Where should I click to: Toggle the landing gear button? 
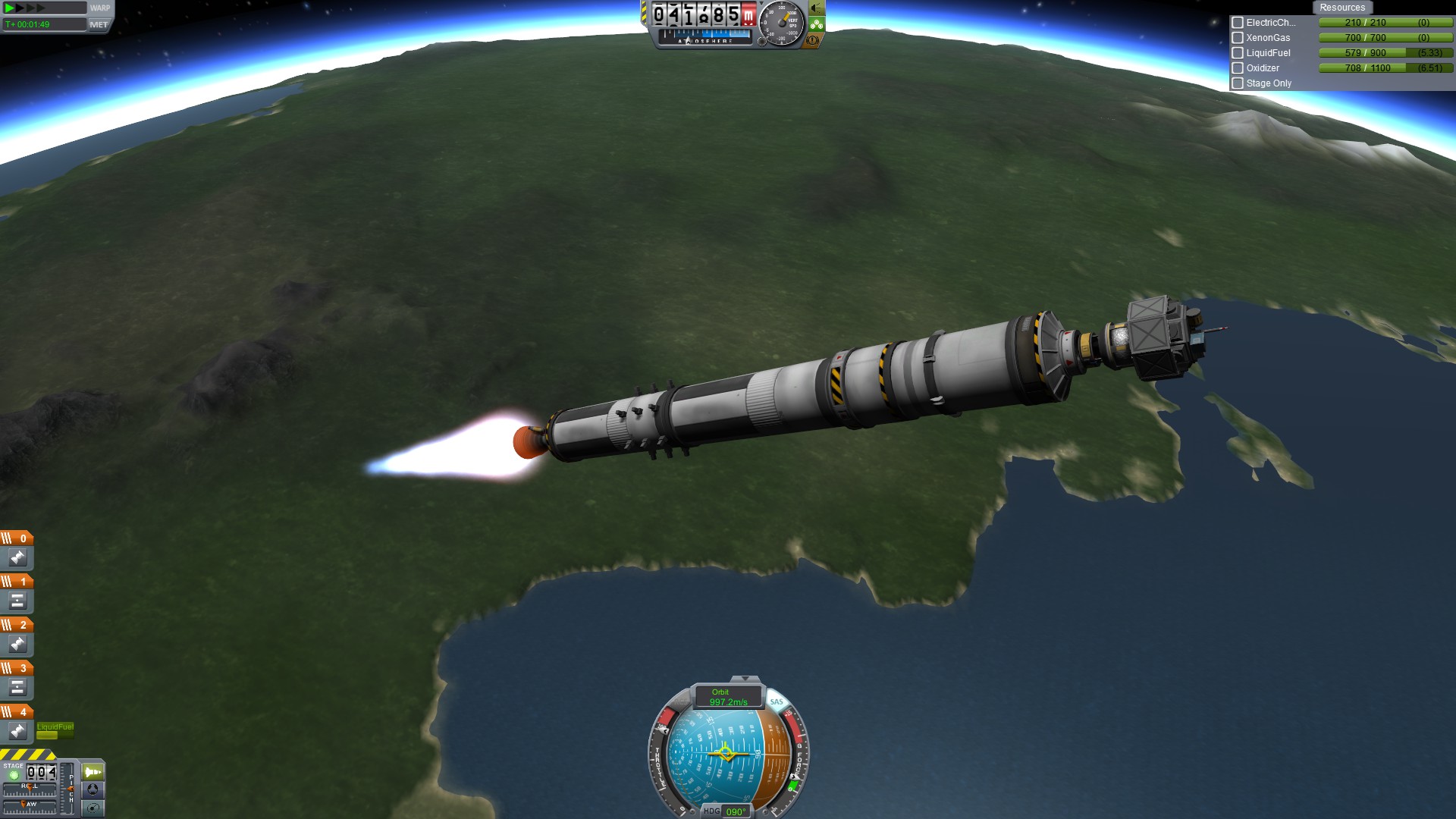[x=816, y=24]
